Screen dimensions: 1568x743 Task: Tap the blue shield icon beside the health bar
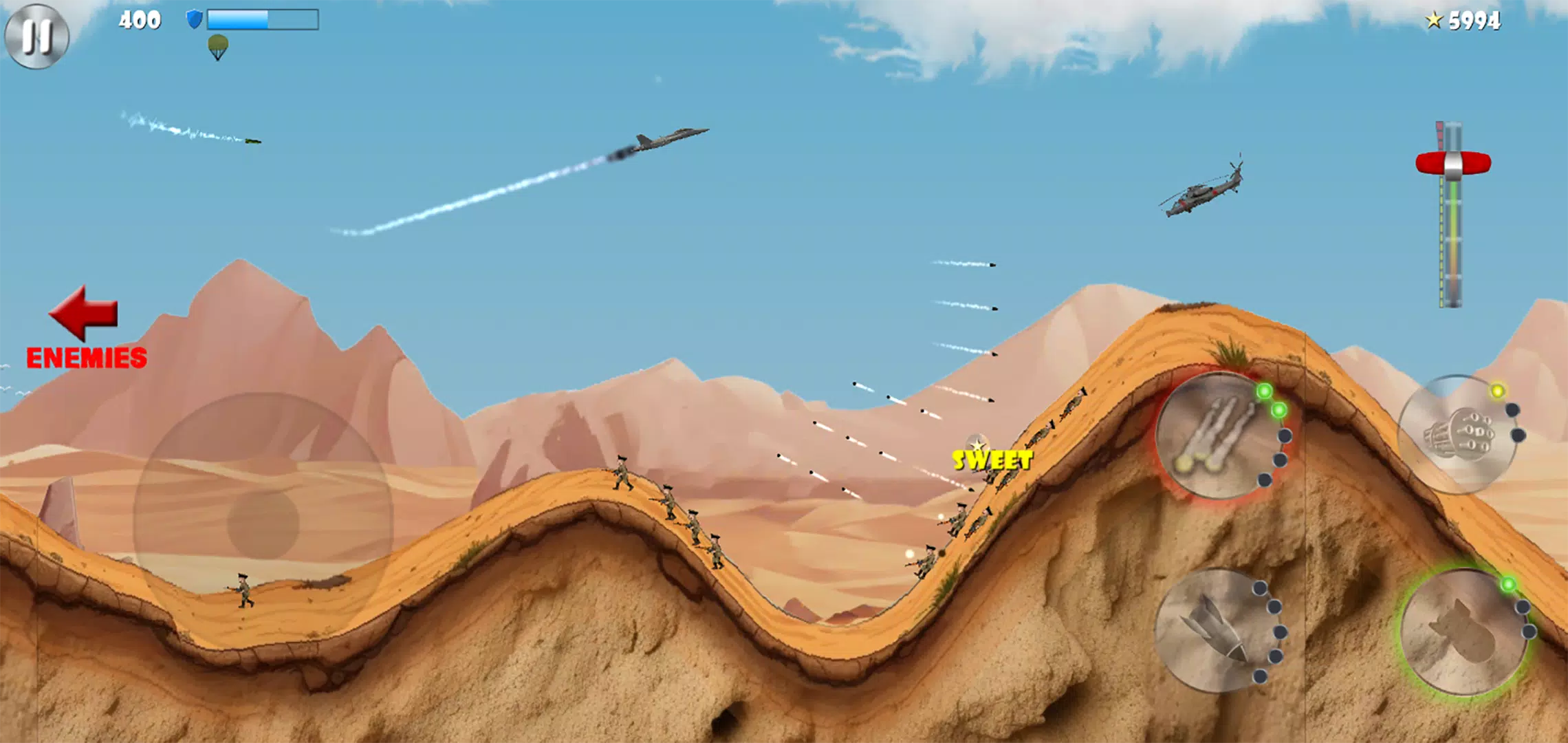(x=194, y=19)
